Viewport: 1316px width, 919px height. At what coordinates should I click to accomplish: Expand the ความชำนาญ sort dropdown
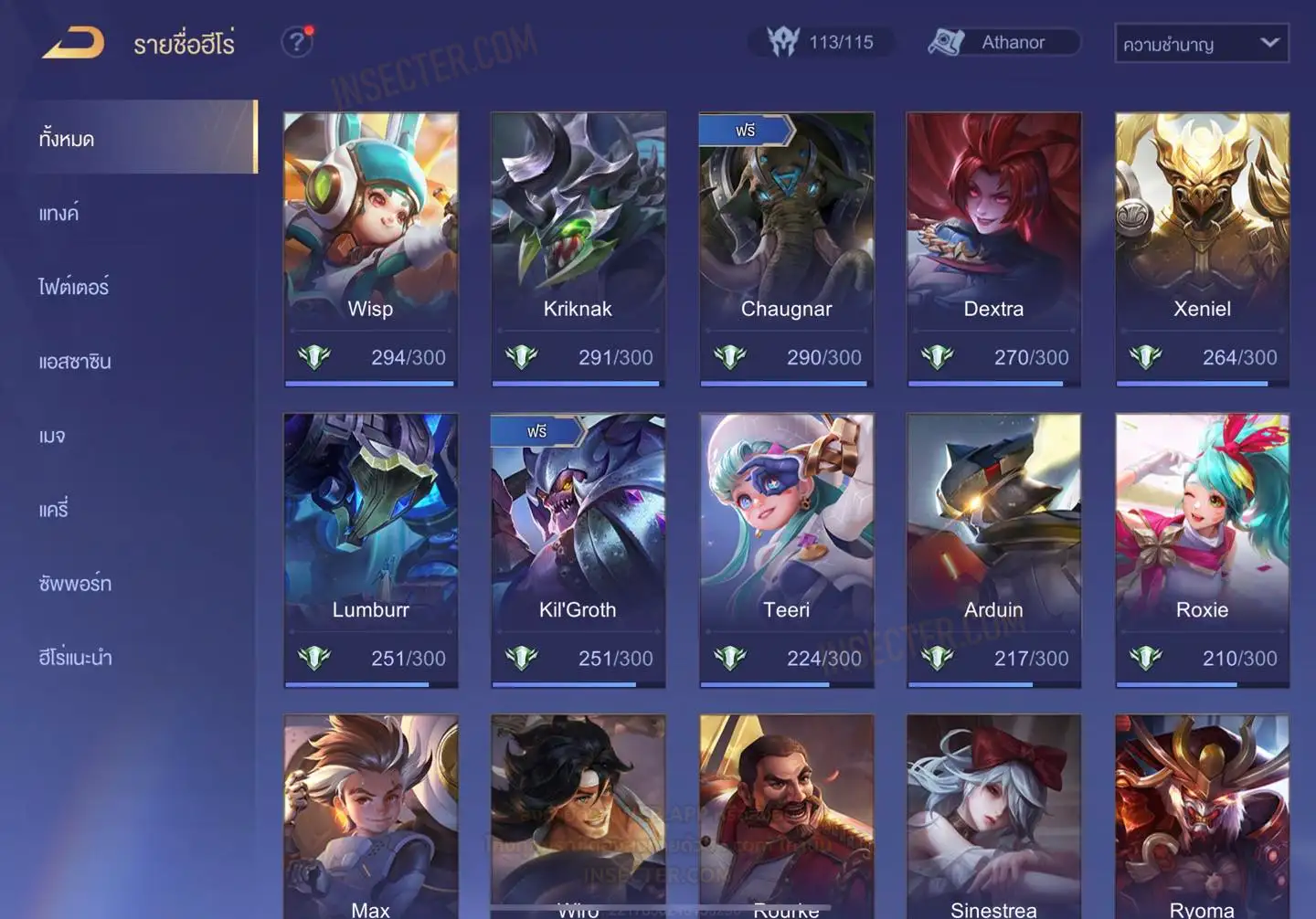pos(1201,43)
